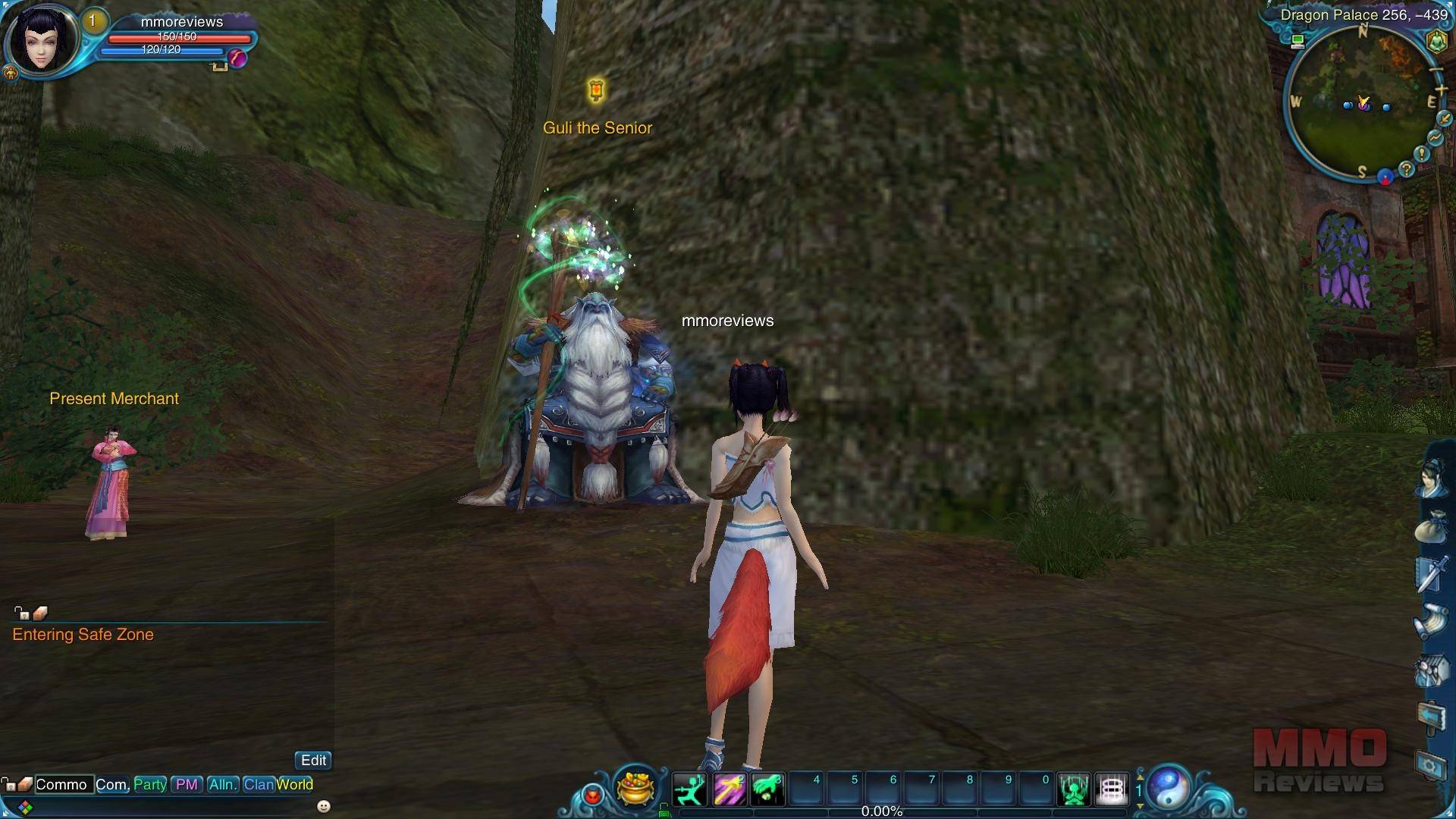Viewport: 1456px width, 819px height.
Task: Activate the green hand skill in slot 3
Action: [x=767, y=789]
